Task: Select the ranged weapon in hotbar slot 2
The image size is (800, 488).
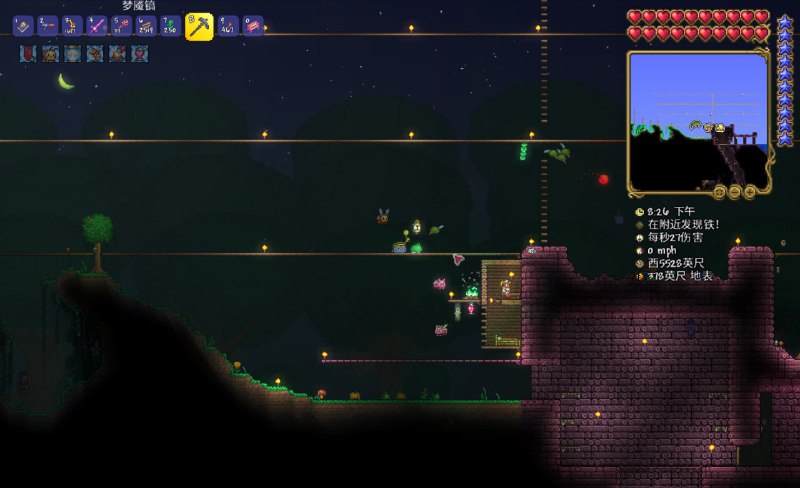Action: 48,25
